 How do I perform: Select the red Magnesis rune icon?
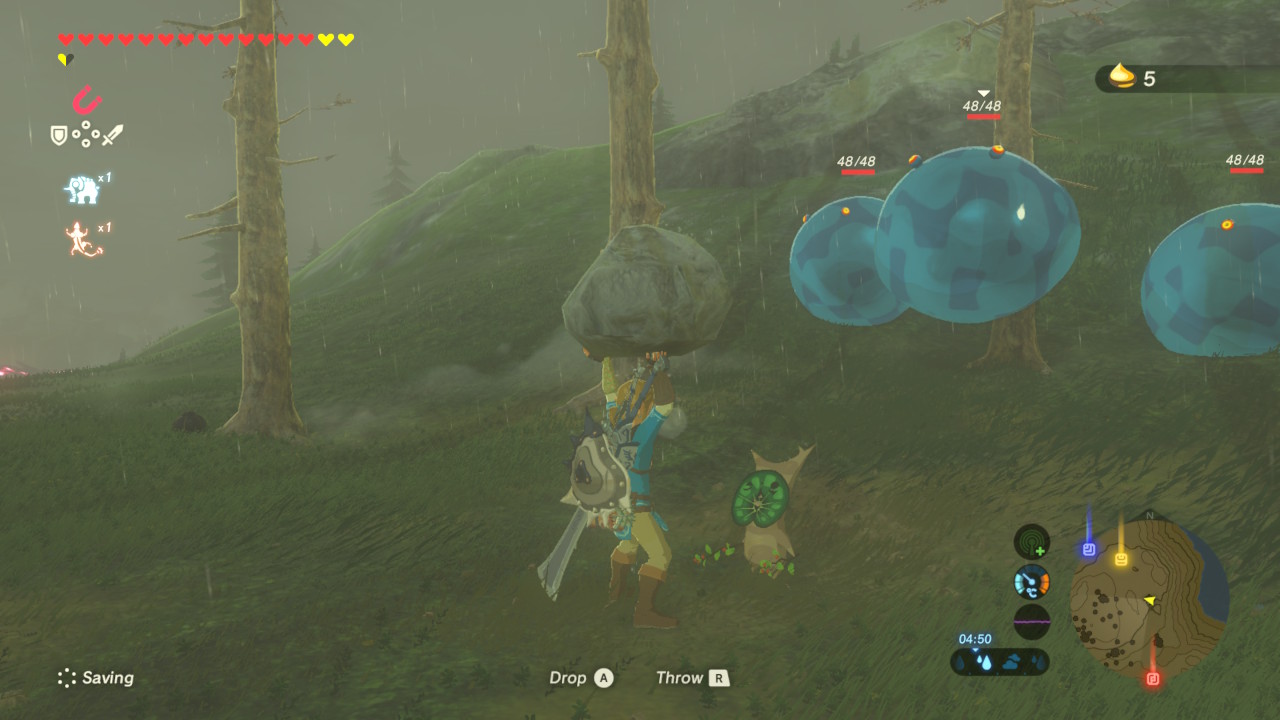pyautogui.click(x=87, y=100)
